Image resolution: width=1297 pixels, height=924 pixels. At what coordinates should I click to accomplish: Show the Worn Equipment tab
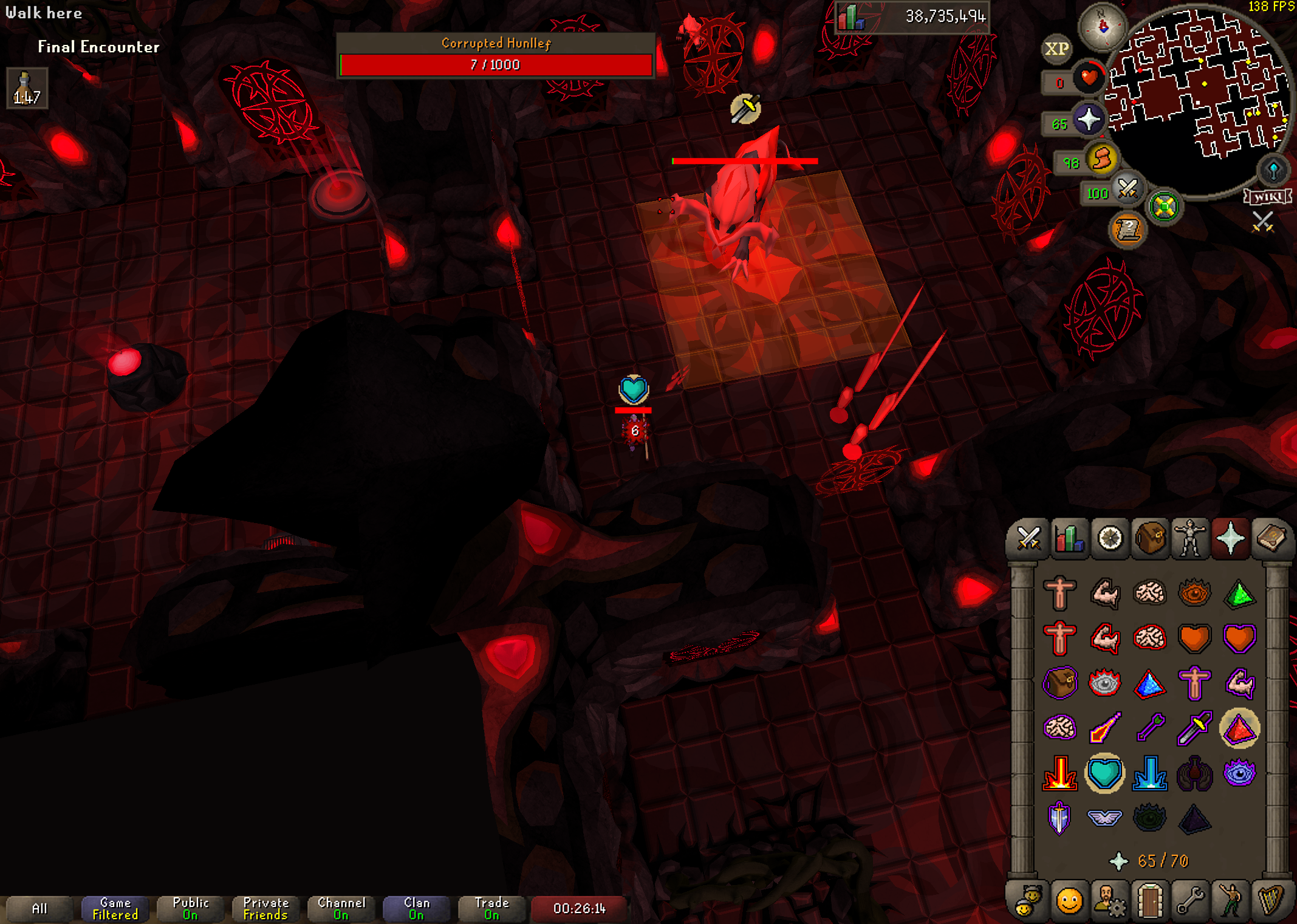pyautogui.click(x=1190, y=538)
